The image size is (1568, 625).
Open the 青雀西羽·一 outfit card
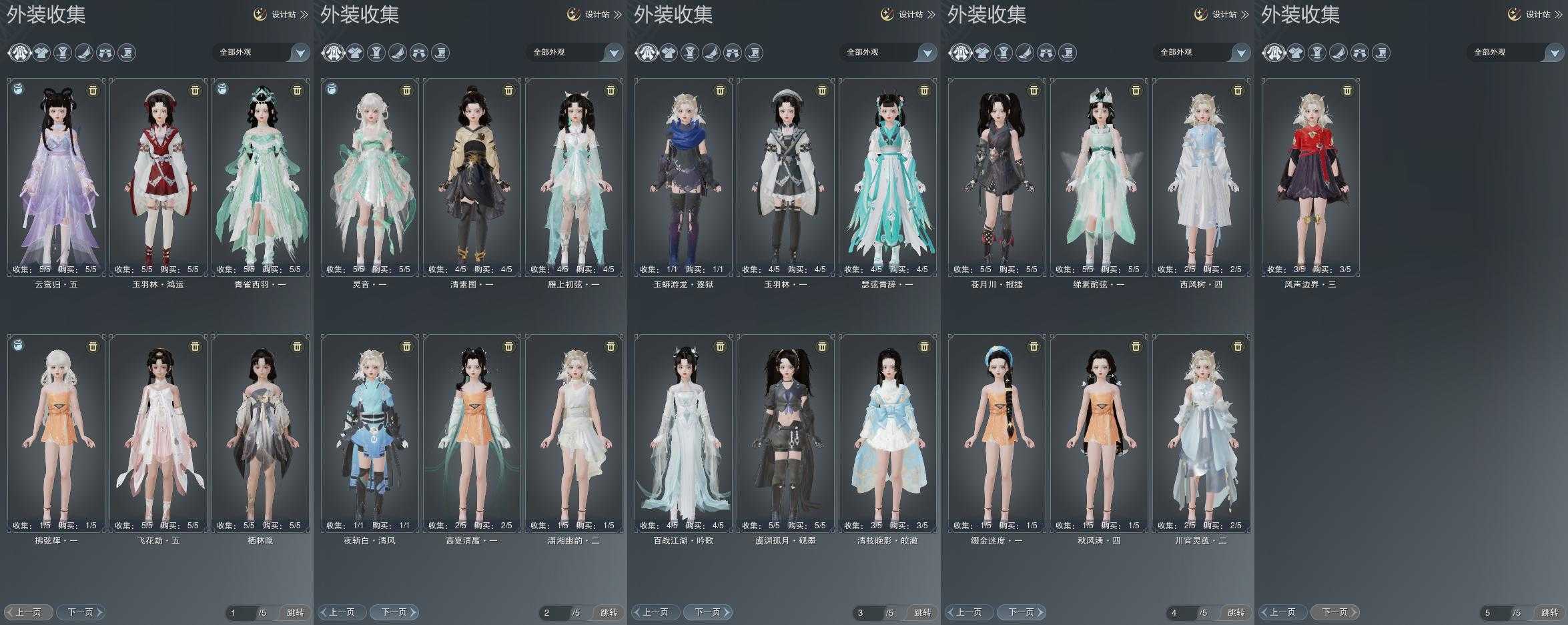coord(260,177)
